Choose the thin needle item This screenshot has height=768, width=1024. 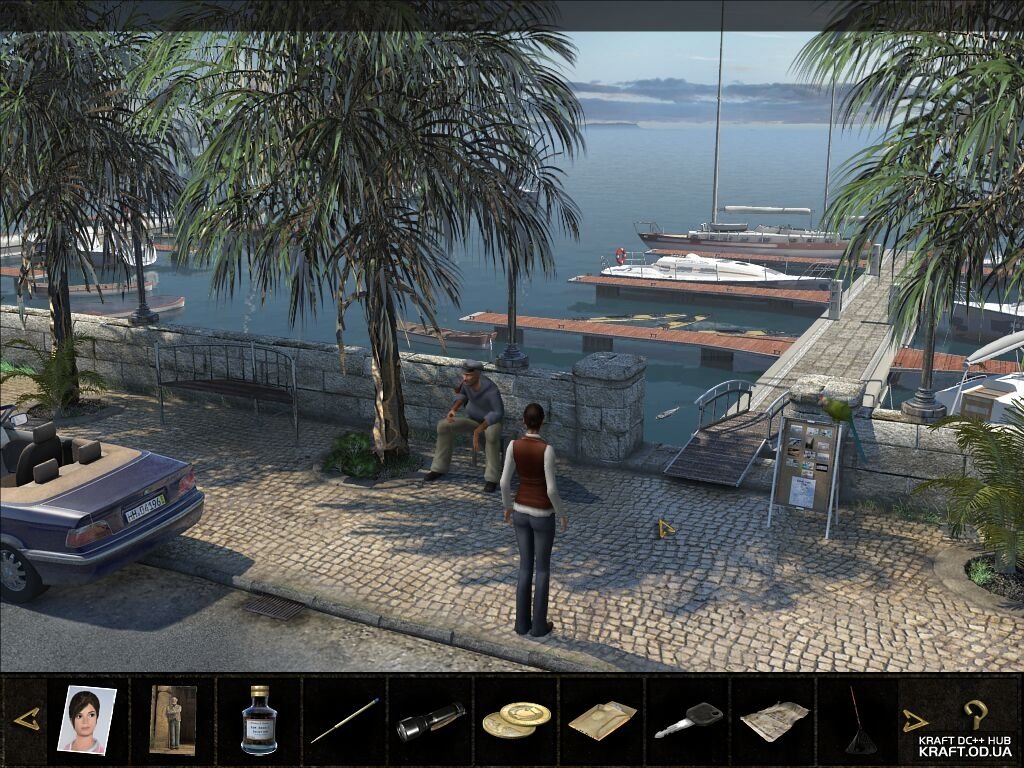(x=344, y=720)
